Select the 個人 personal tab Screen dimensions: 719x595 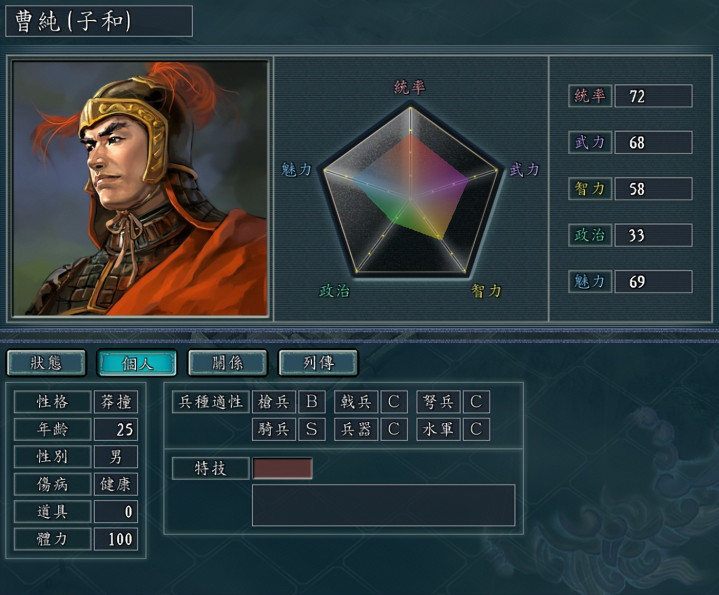pos(136,363)
